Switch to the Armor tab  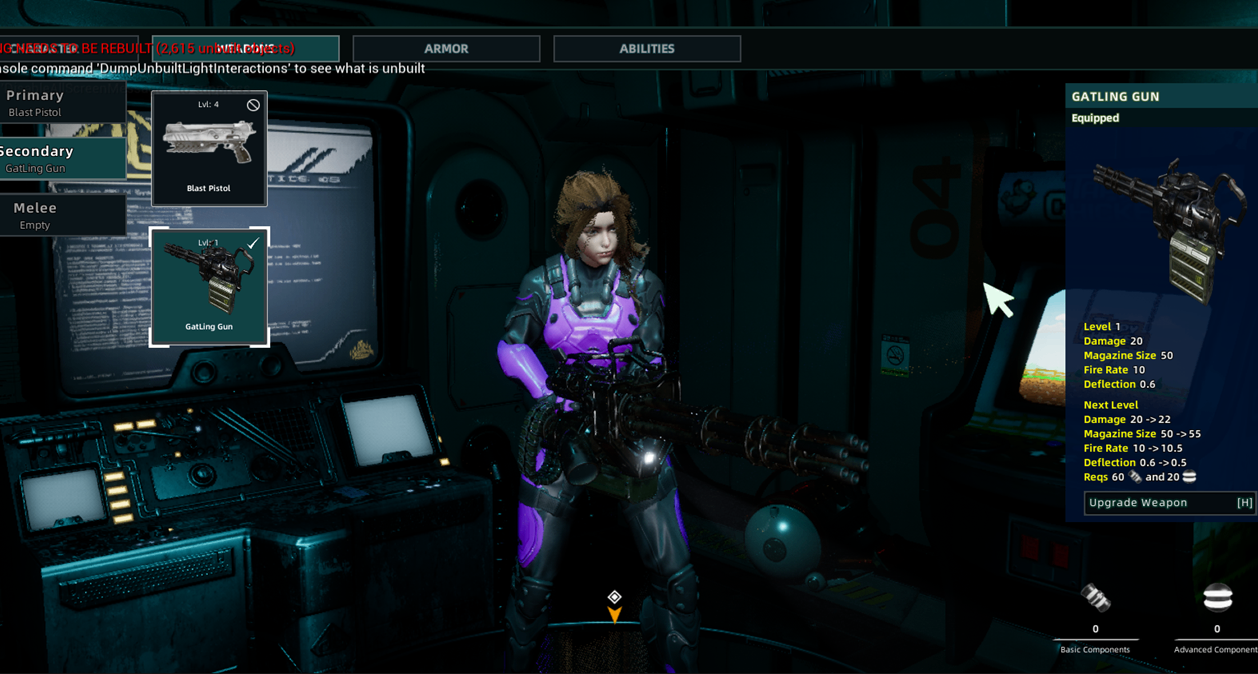[446, 49]
